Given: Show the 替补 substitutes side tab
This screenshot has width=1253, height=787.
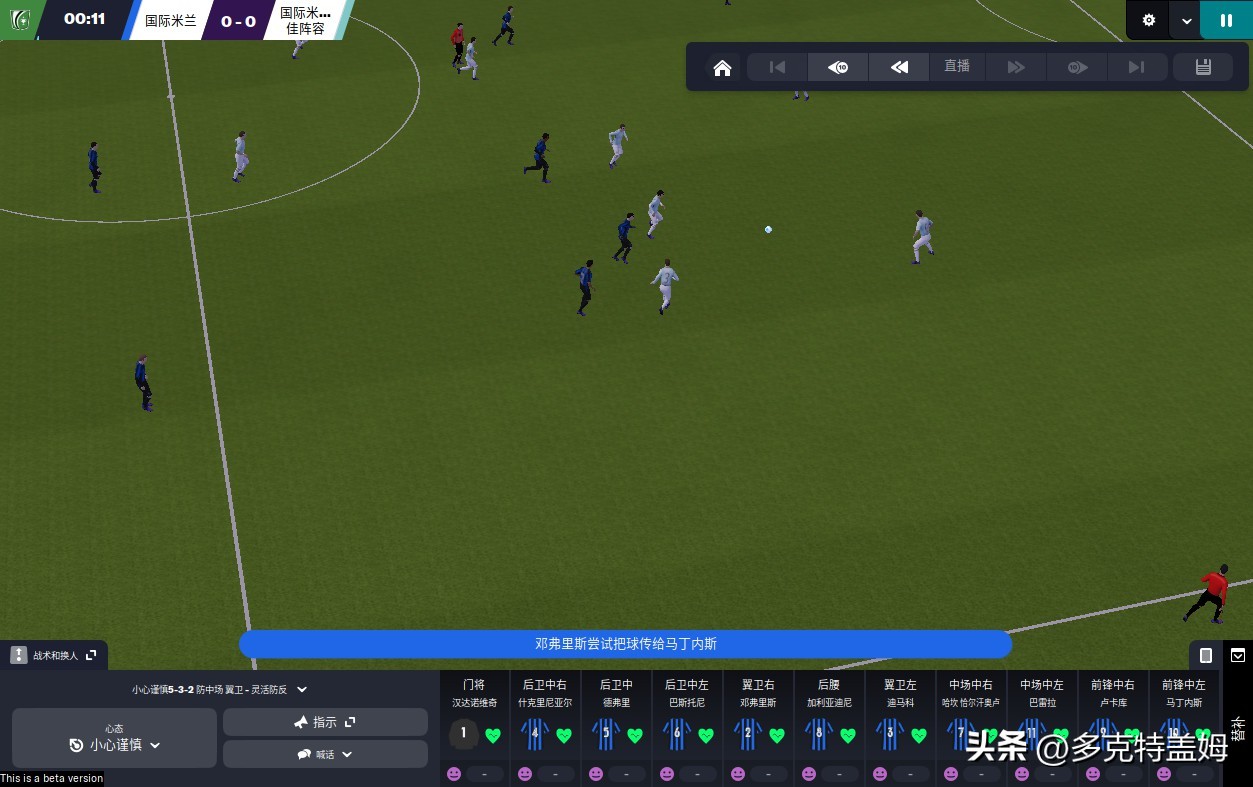Looking at the screenshot, I should [1238, 726].
